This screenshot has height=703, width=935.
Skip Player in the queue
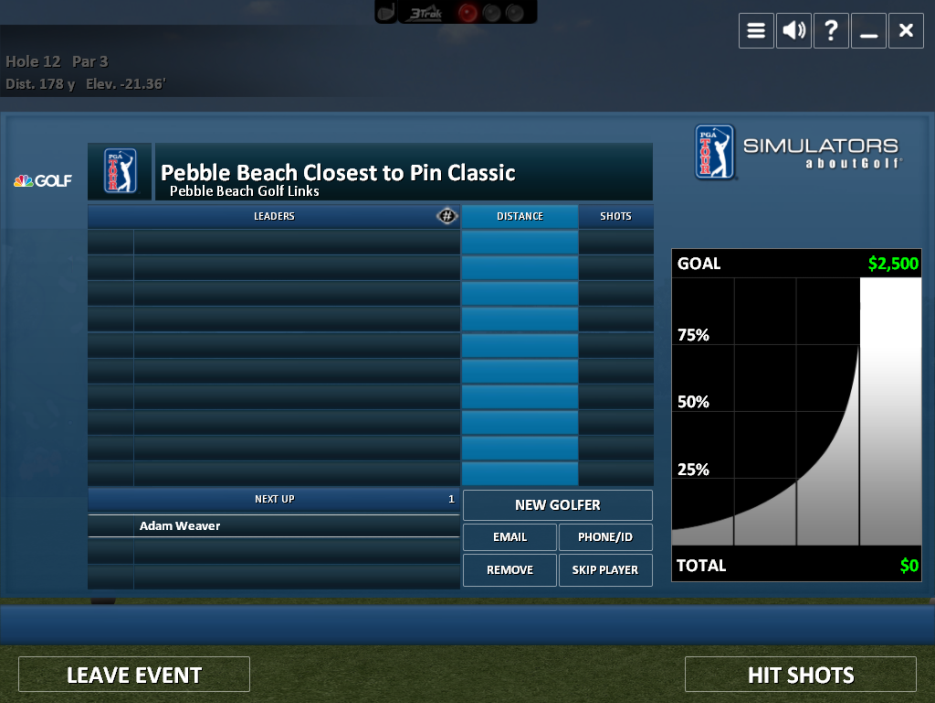(605, 570)
